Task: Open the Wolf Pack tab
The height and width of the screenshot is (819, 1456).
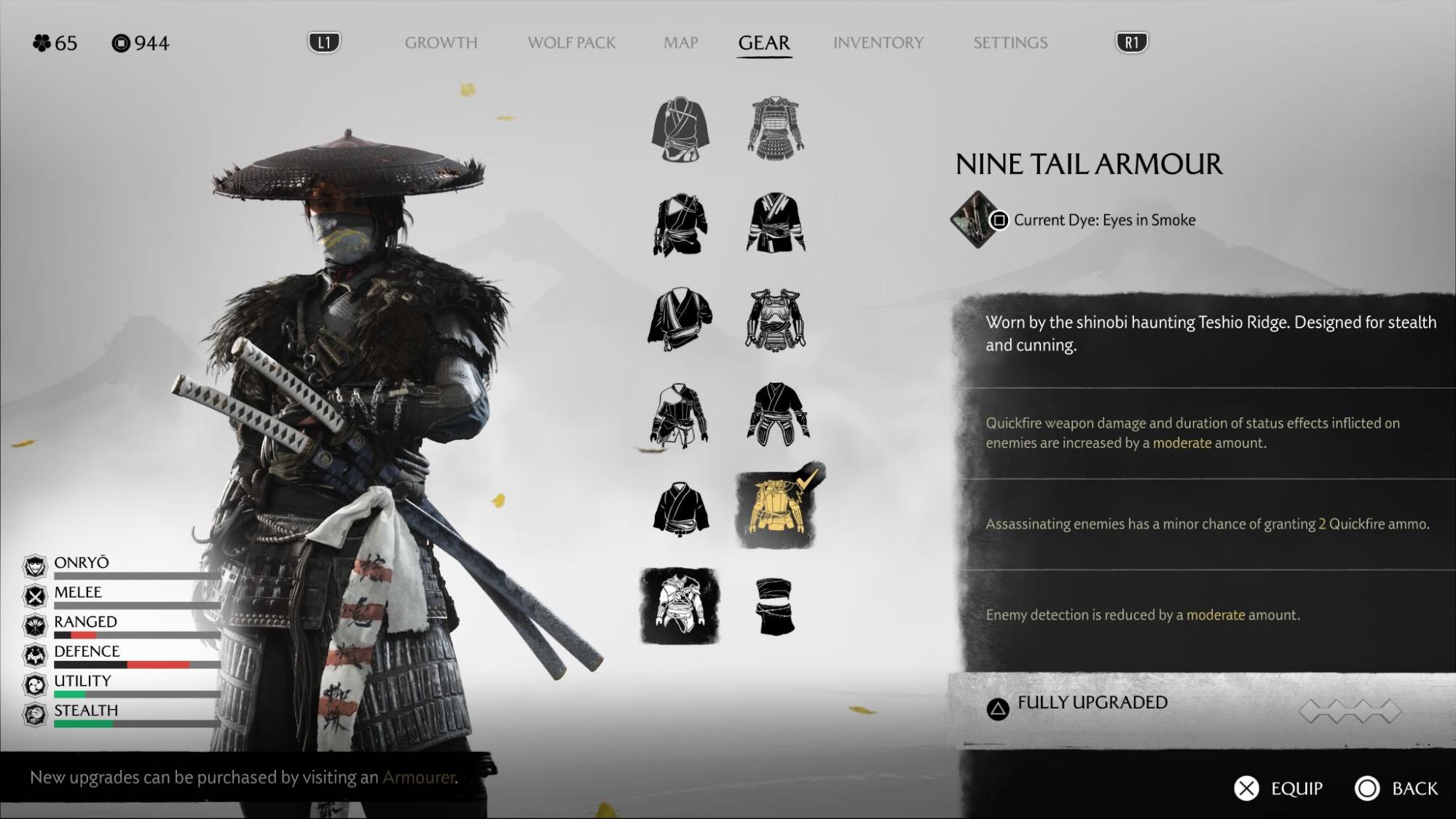Action: coord(571,43)
